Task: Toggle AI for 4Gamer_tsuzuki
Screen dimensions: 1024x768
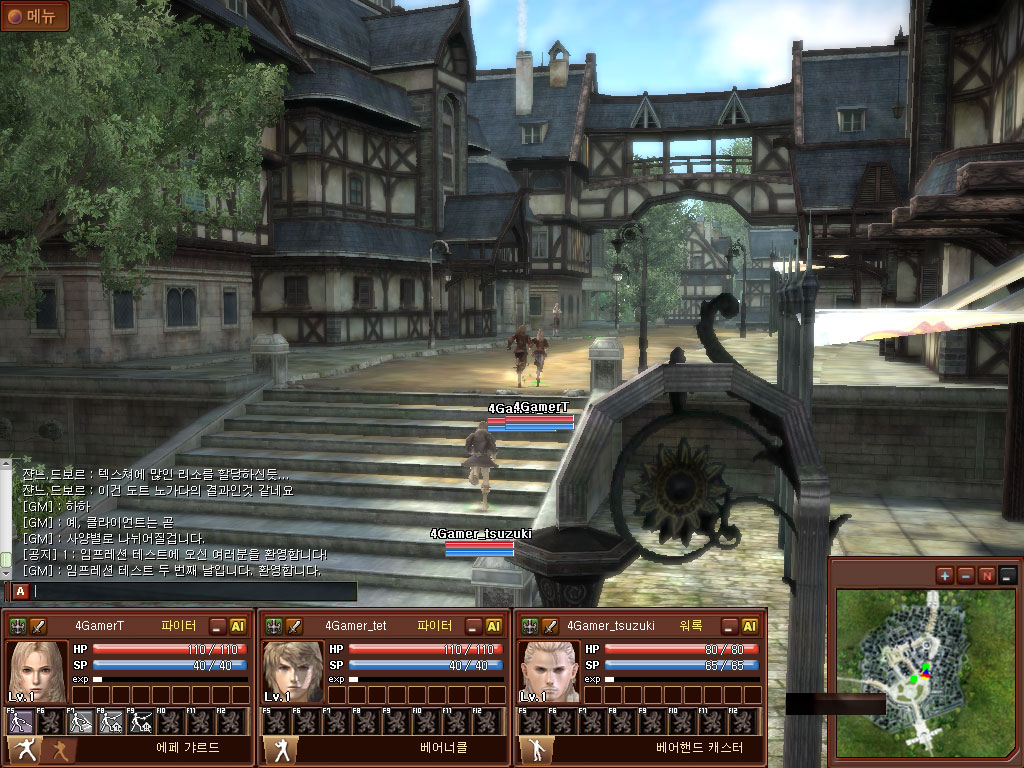Action: point(749,626)
